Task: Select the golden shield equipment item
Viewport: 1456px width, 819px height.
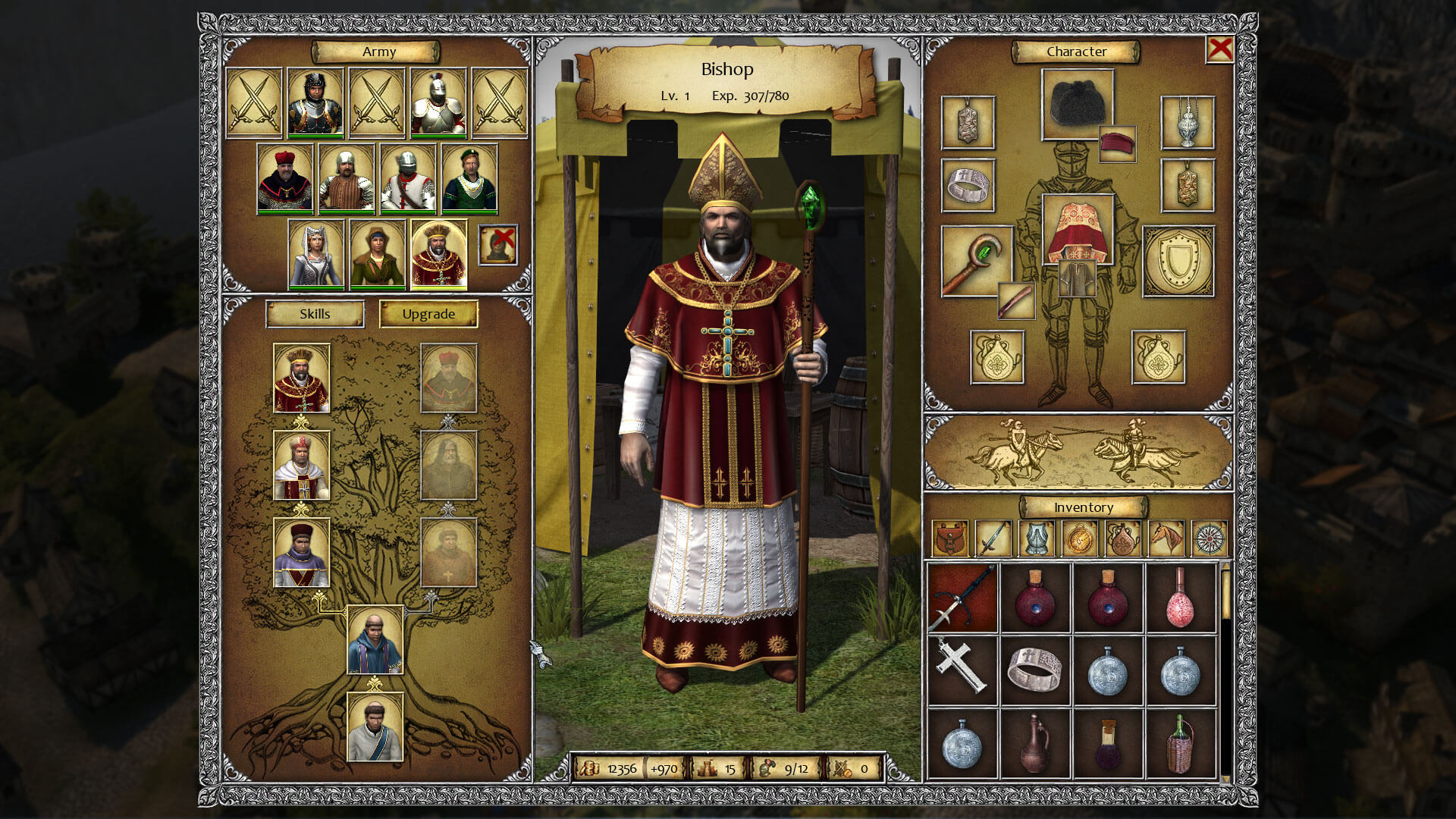Action: (1177, 262)
